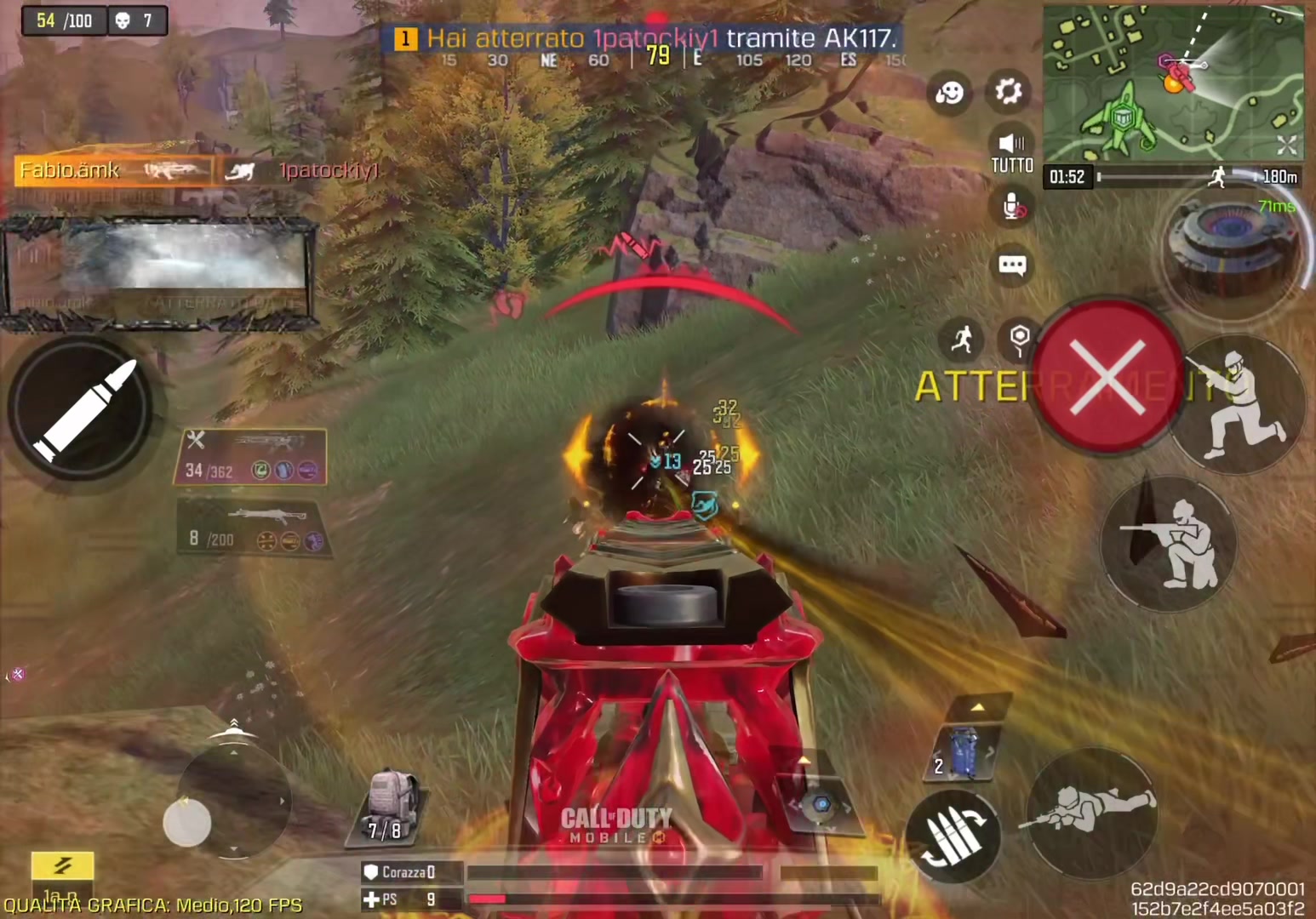Open the chat bubble messages
The width and height of the screenshot is (1316, 919).
point(1012,265)
